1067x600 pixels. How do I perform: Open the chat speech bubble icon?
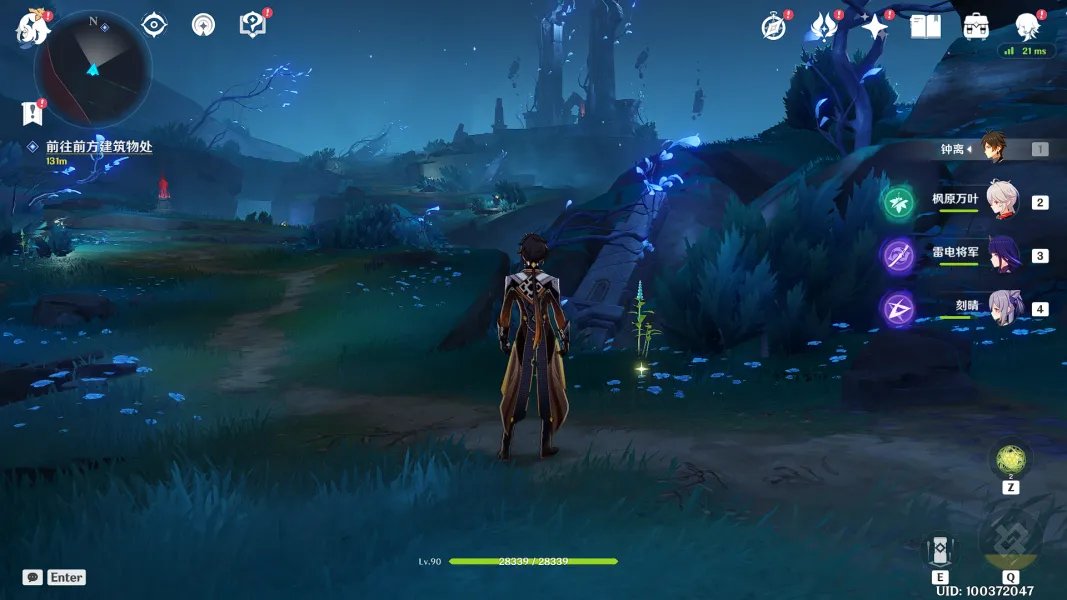pos(33,577)
